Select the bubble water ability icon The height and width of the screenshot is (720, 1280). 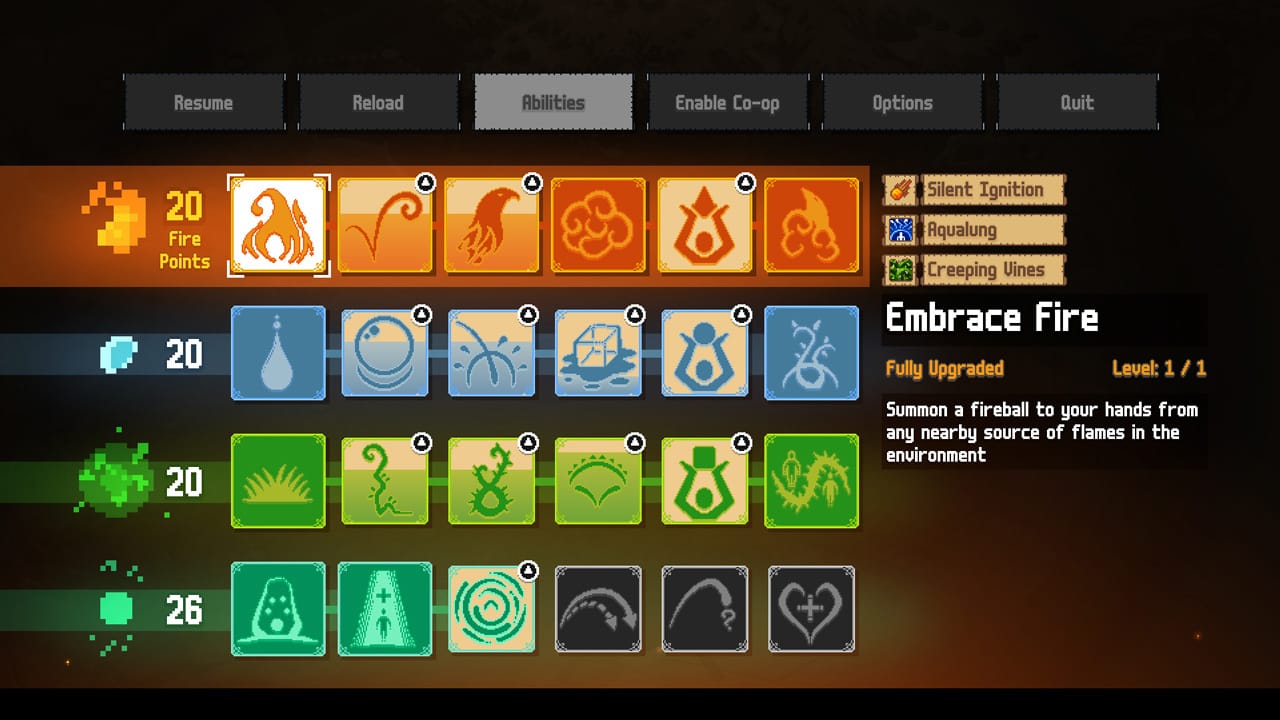coord(385,355)
